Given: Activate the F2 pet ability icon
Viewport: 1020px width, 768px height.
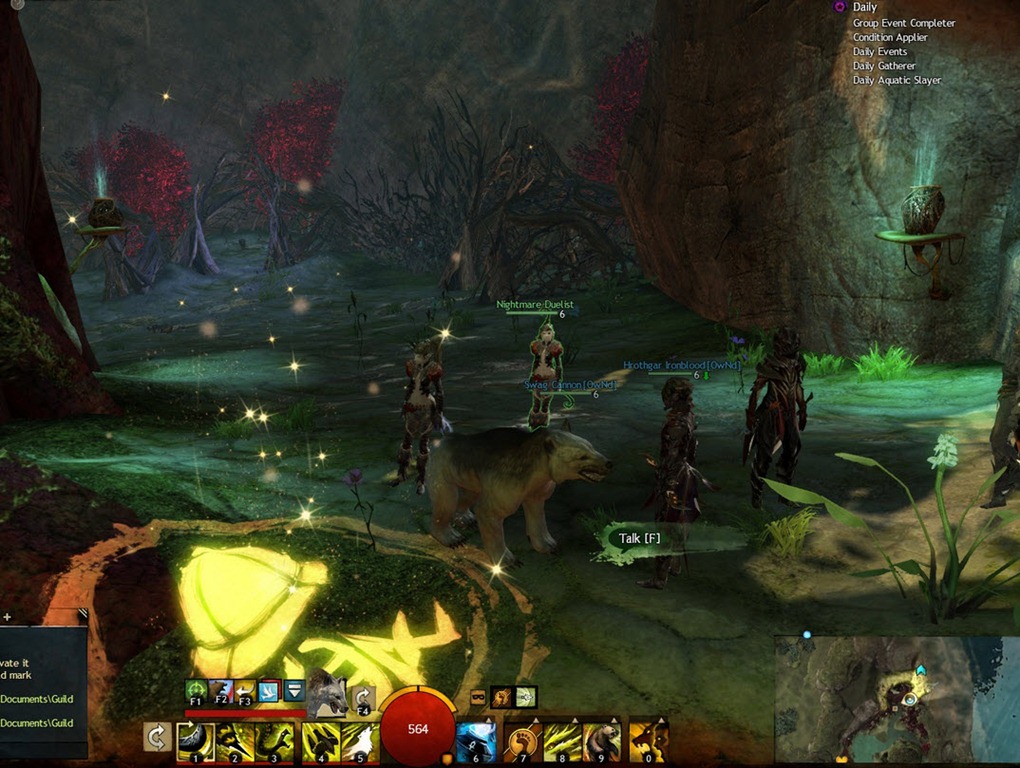Looking at the screenshot, I should [221, 691].
